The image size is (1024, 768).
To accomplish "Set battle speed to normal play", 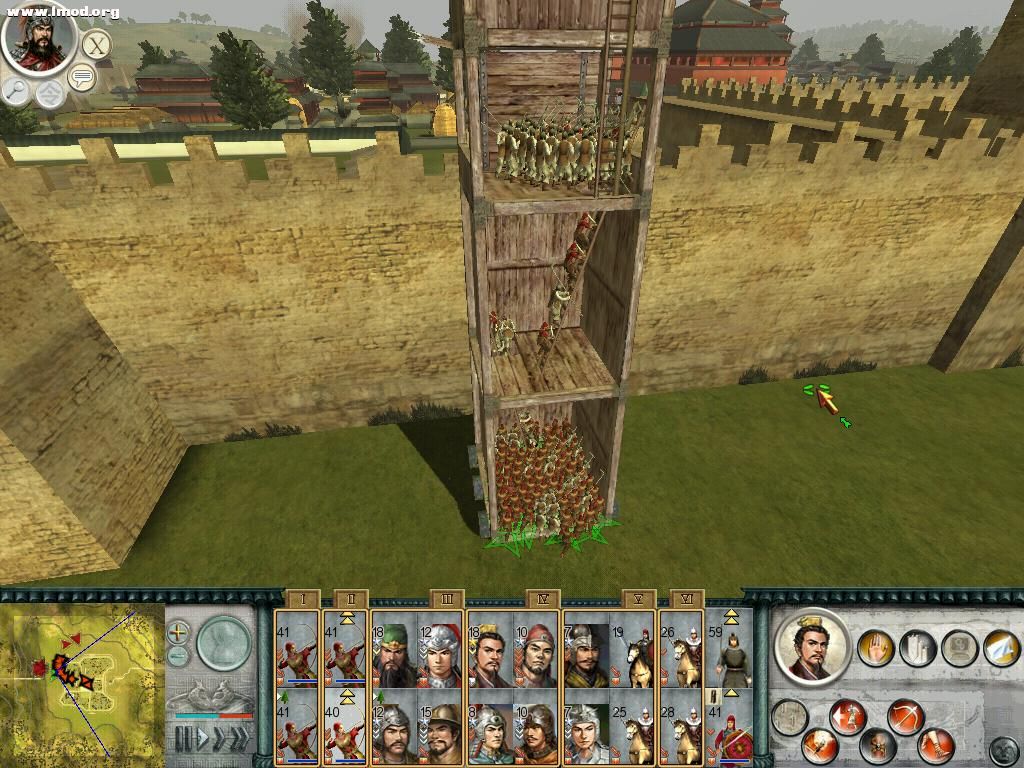I will tap(204, 739).
